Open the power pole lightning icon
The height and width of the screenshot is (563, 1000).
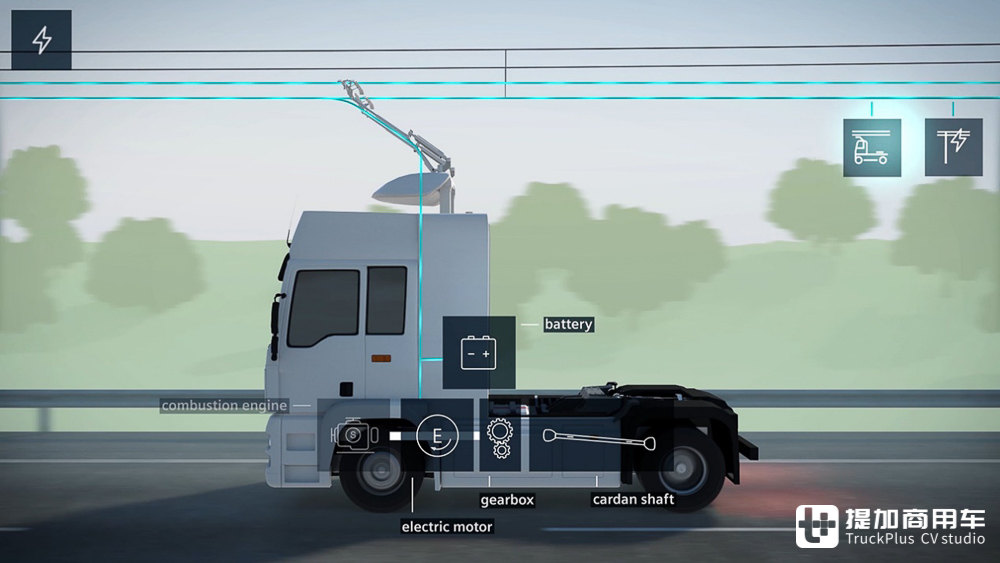(x=953, y=147)
